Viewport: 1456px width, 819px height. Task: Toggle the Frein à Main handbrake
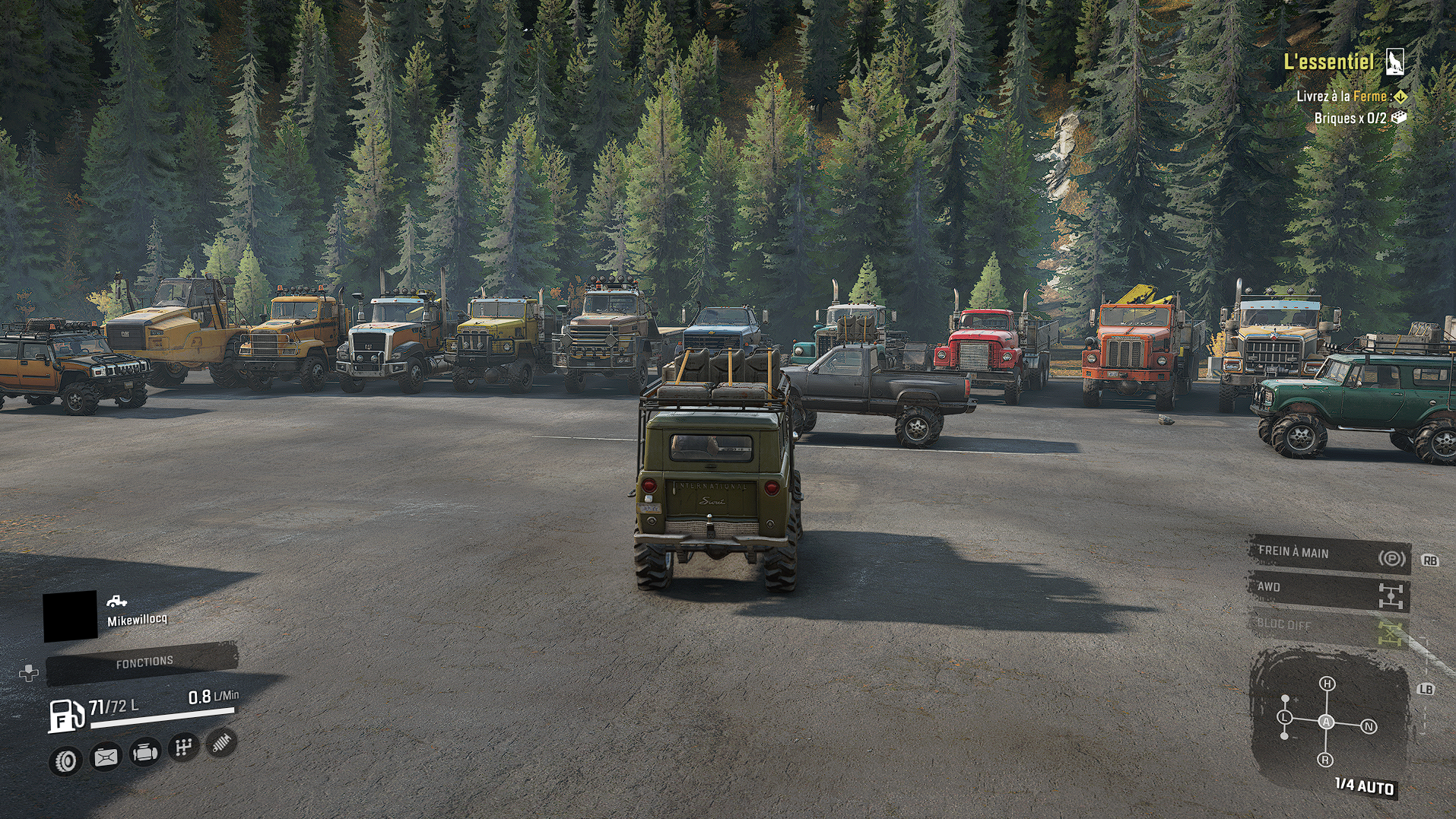point(1328,555)
